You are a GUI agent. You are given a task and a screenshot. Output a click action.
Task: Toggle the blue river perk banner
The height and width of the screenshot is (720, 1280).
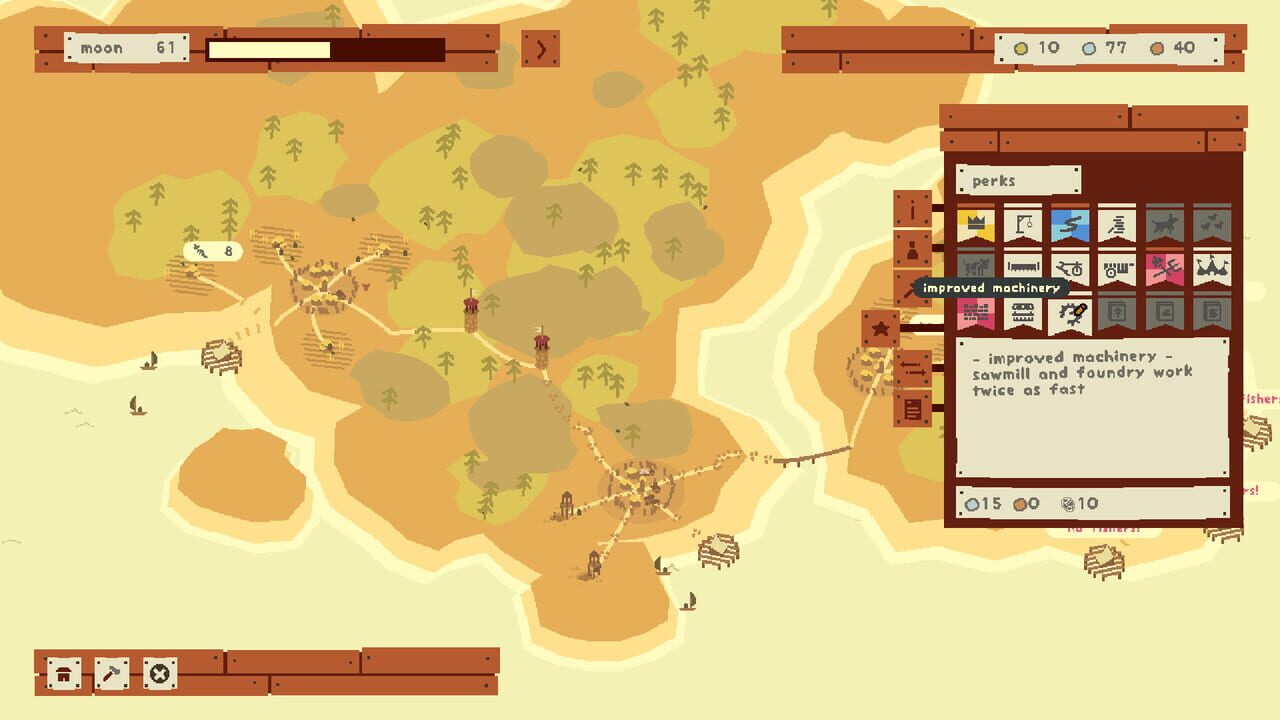[1070, 225]
